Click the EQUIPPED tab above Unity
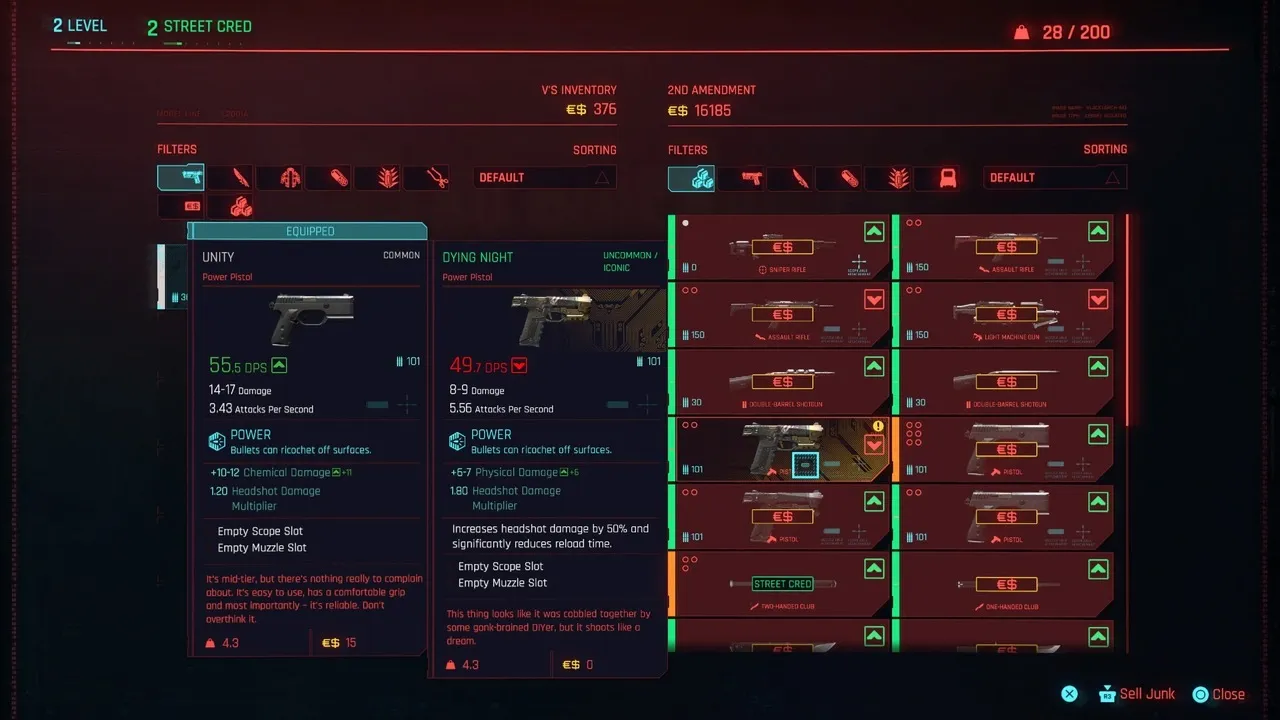 [309, 231]
